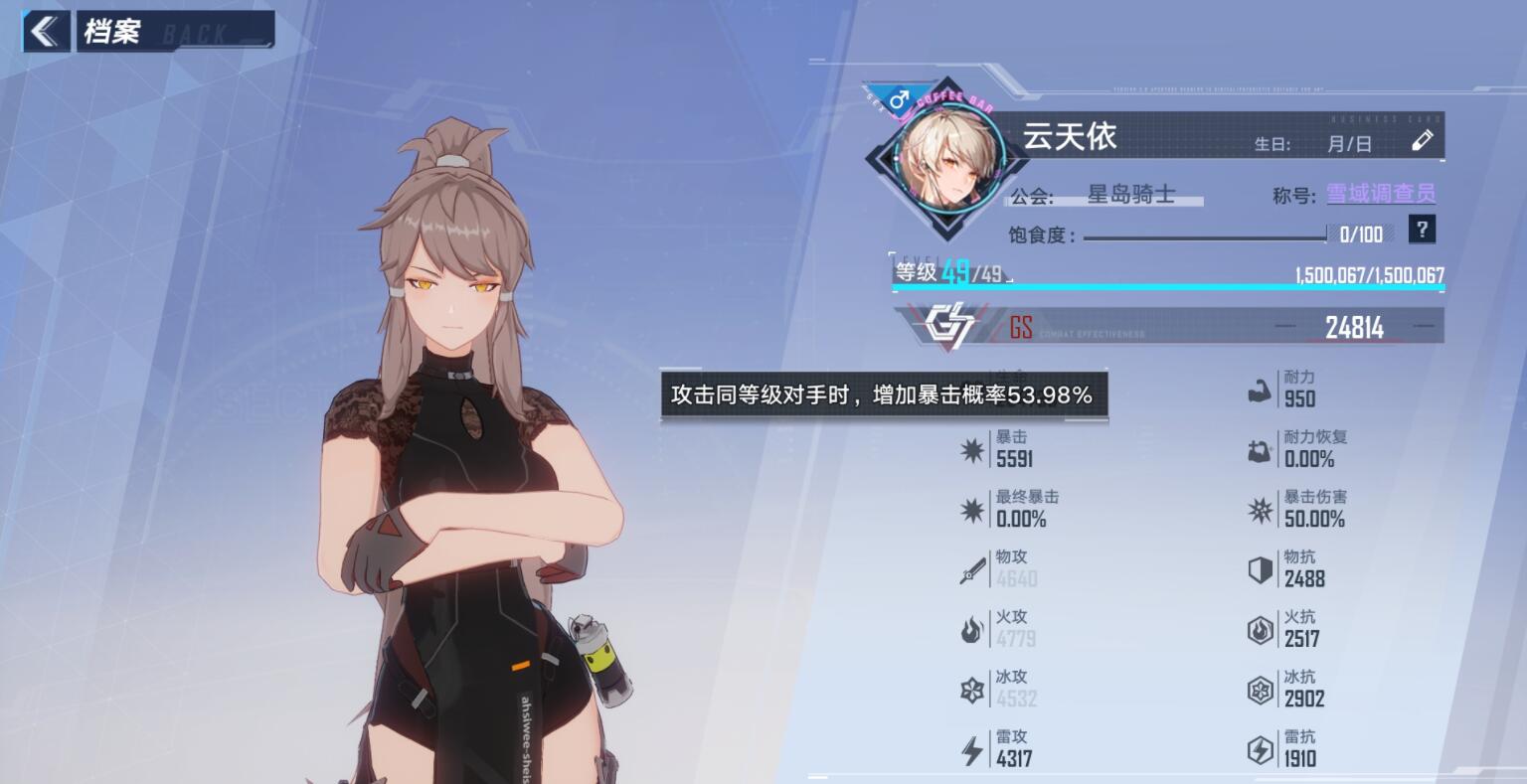The height and width of the screenshot is (784, 1527).
Task: Show details for the 暴击 stat
Action: 1002,449
